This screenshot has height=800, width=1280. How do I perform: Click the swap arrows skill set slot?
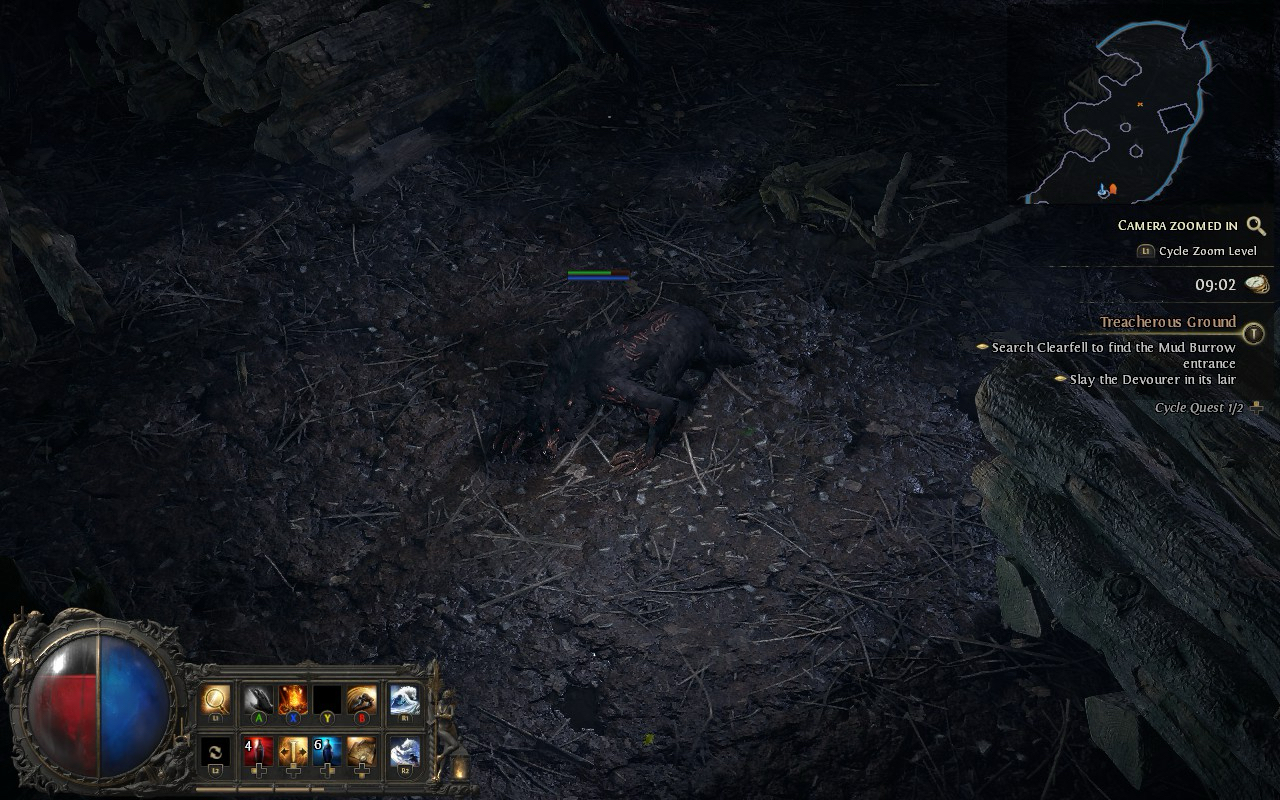point(215,752)
